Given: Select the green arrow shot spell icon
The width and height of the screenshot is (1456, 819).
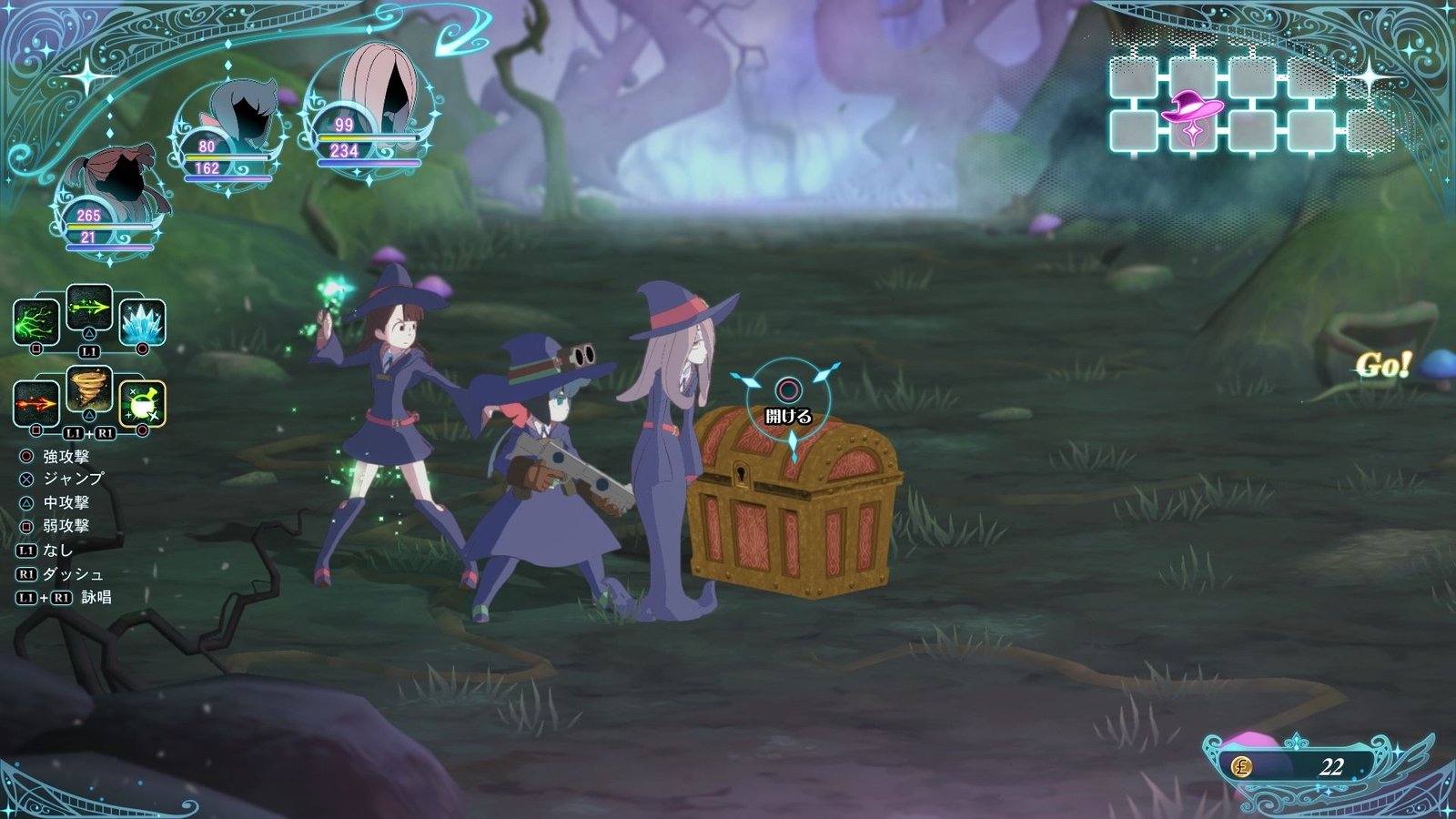Looking at the screenshot, I should point(87,309).
